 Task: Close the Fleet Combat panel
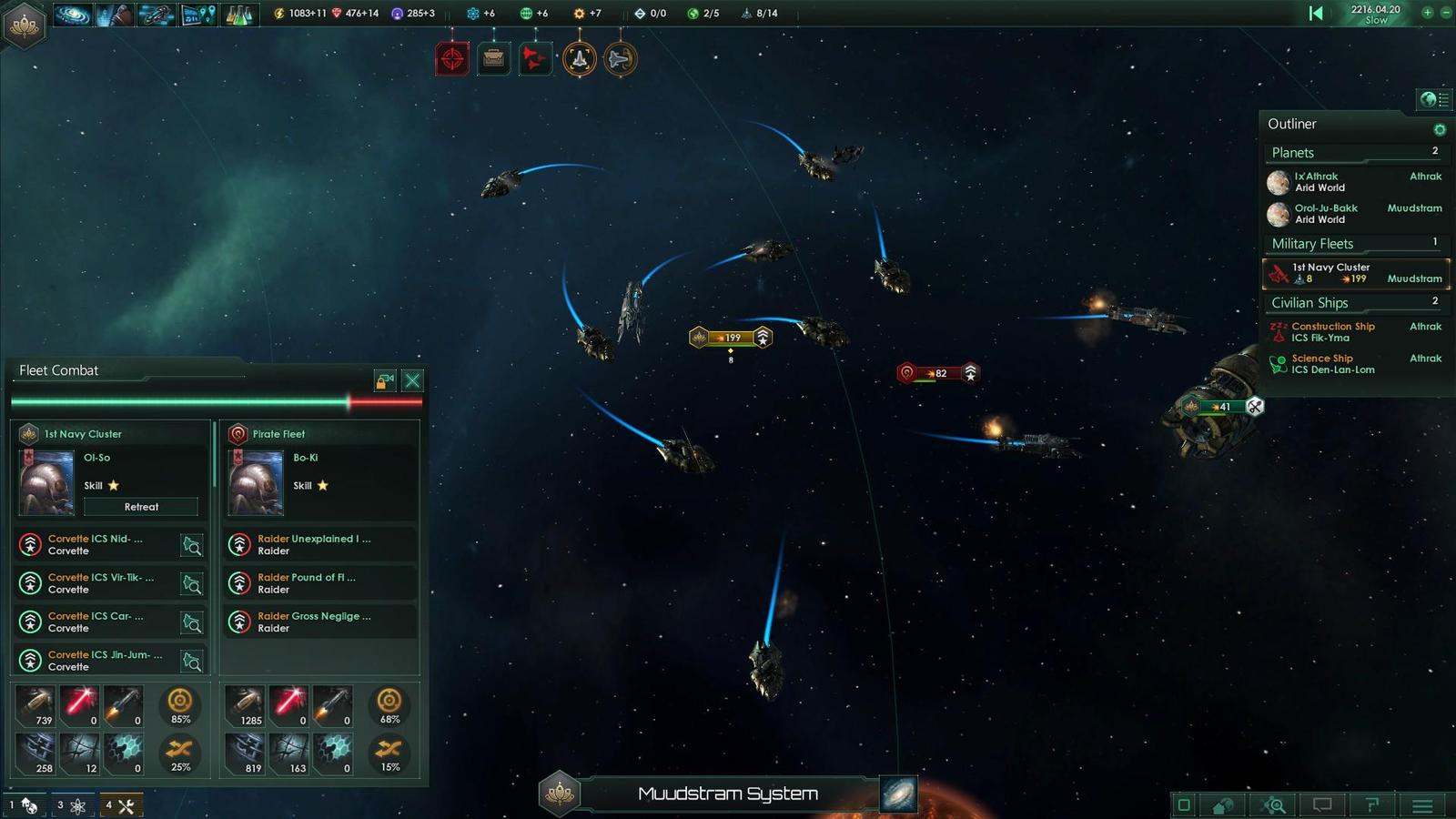[x=412, y=380]
